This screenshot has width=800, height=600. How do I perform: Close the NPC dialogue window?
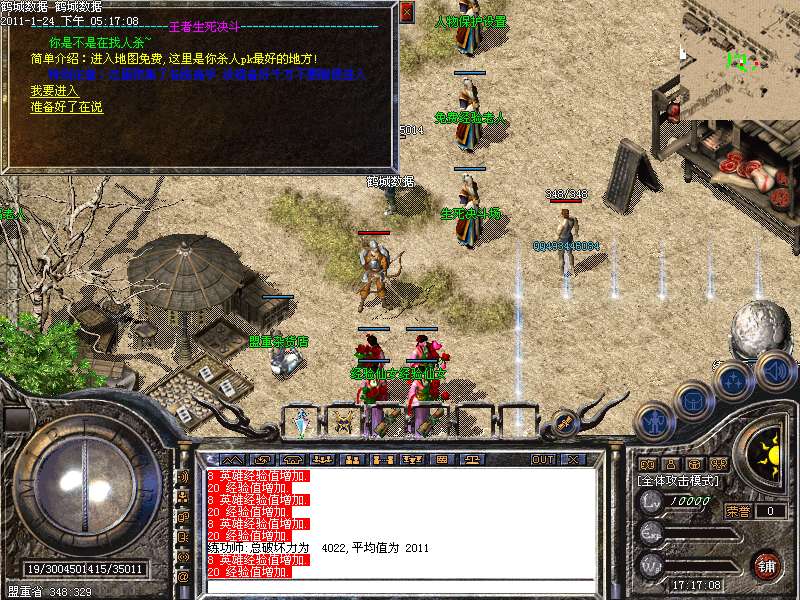[406, 12]
